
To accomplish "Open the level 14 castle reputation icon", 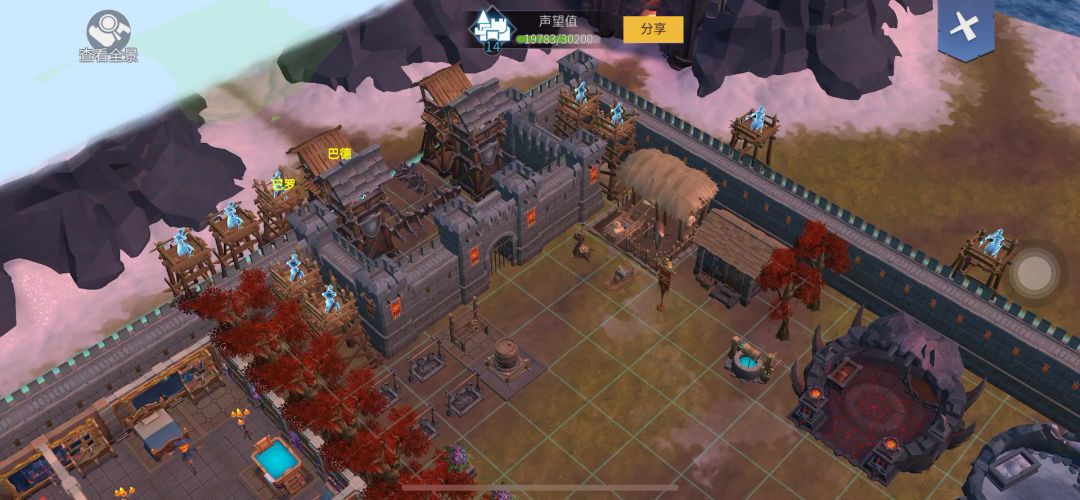I will point(491,30).
